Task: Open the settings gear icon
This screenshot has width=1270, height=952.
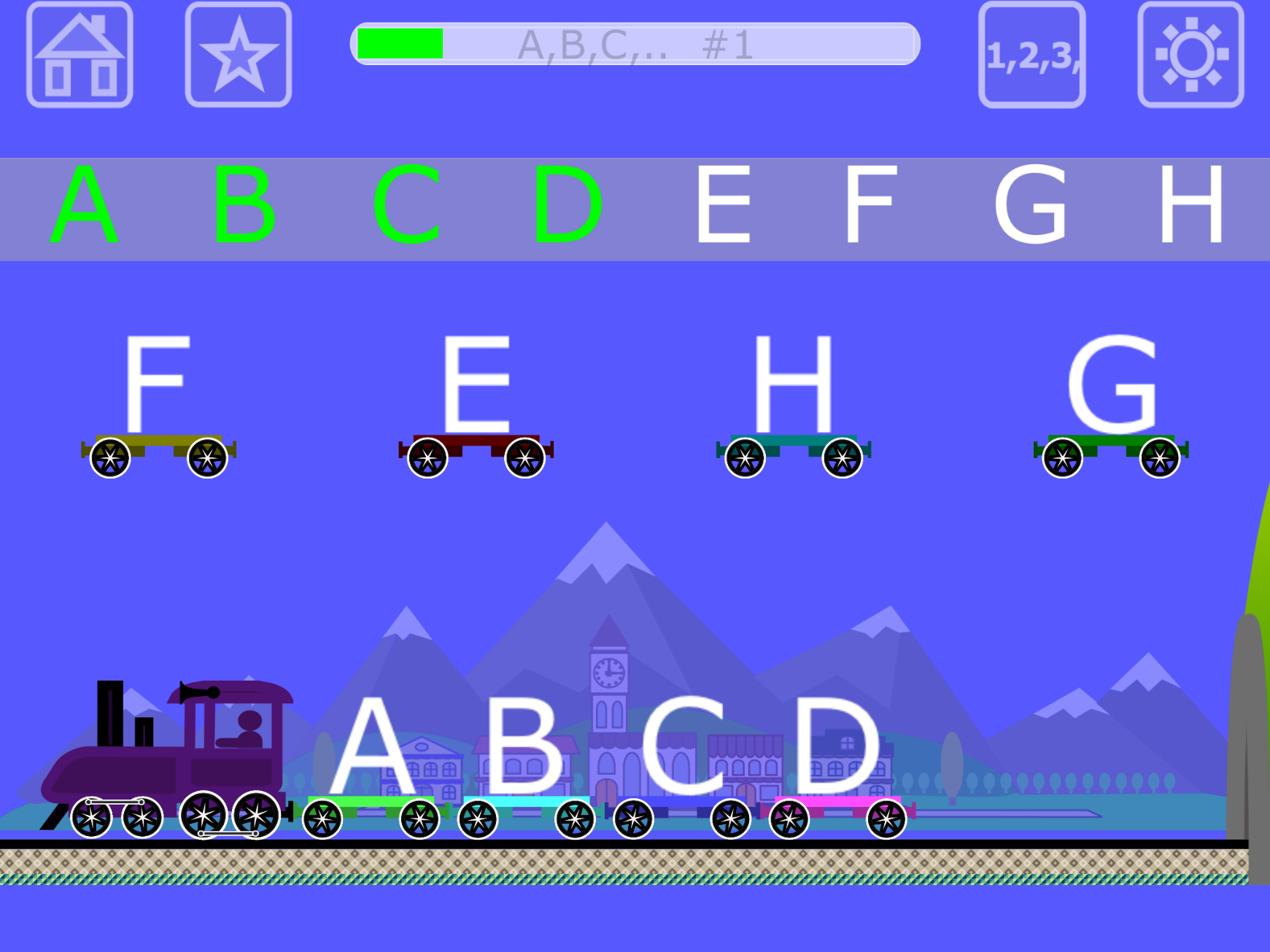Action: (1189, 55)
